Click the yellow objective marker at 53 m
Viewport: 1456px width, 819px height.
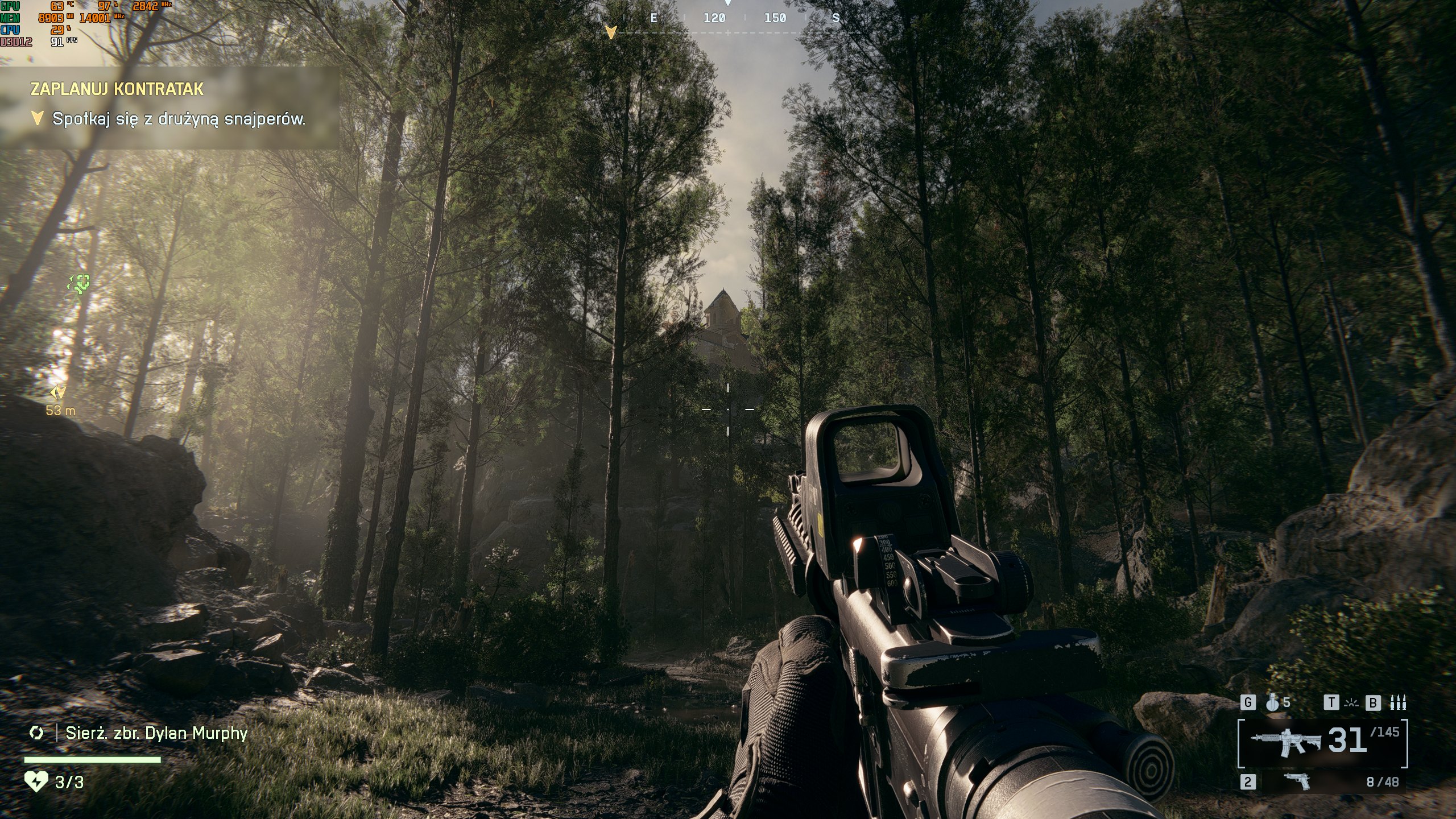point(59,392)
